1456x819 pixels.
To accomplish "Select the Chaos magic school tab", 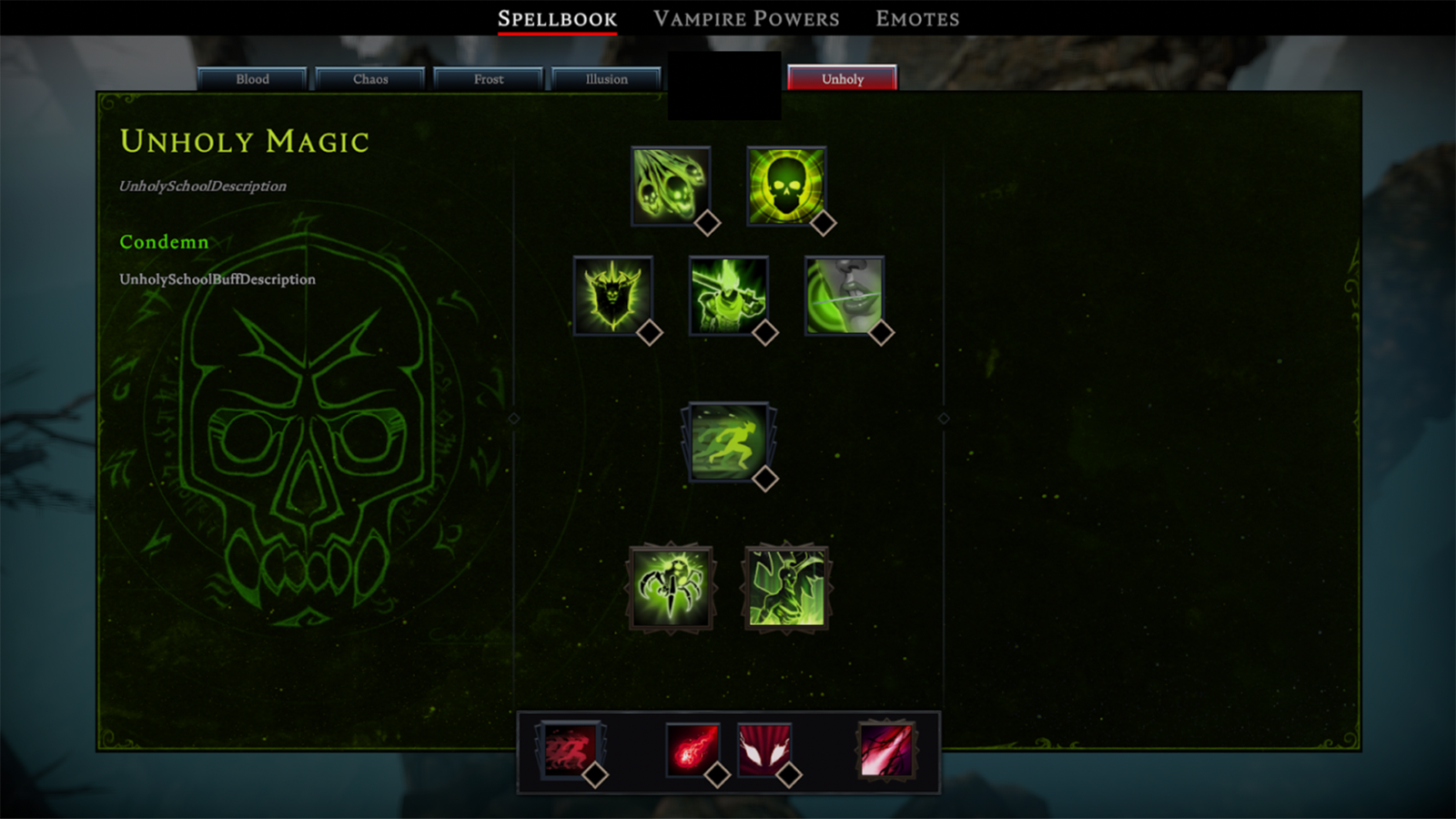I will [x=370, y=79].
